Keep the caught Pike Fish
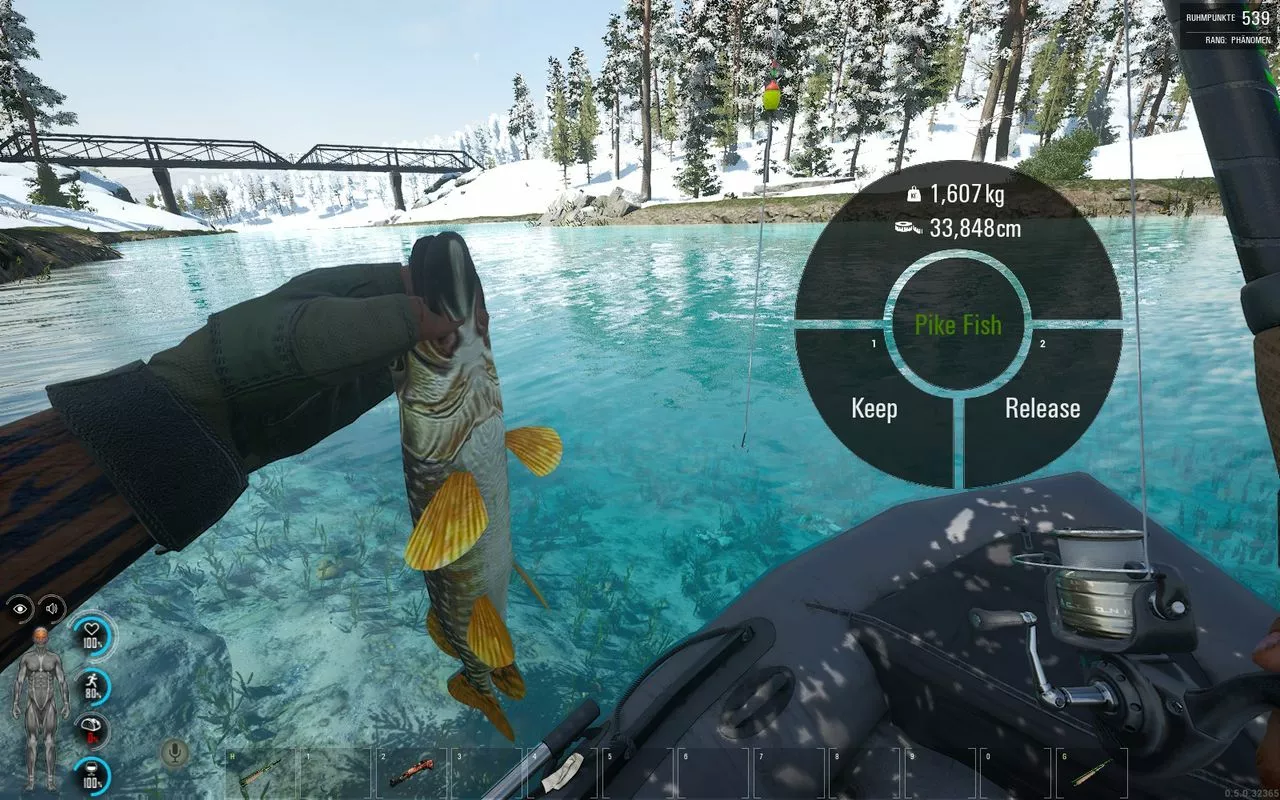Viewport: 1280px width, 800px height. coord(874,408)
